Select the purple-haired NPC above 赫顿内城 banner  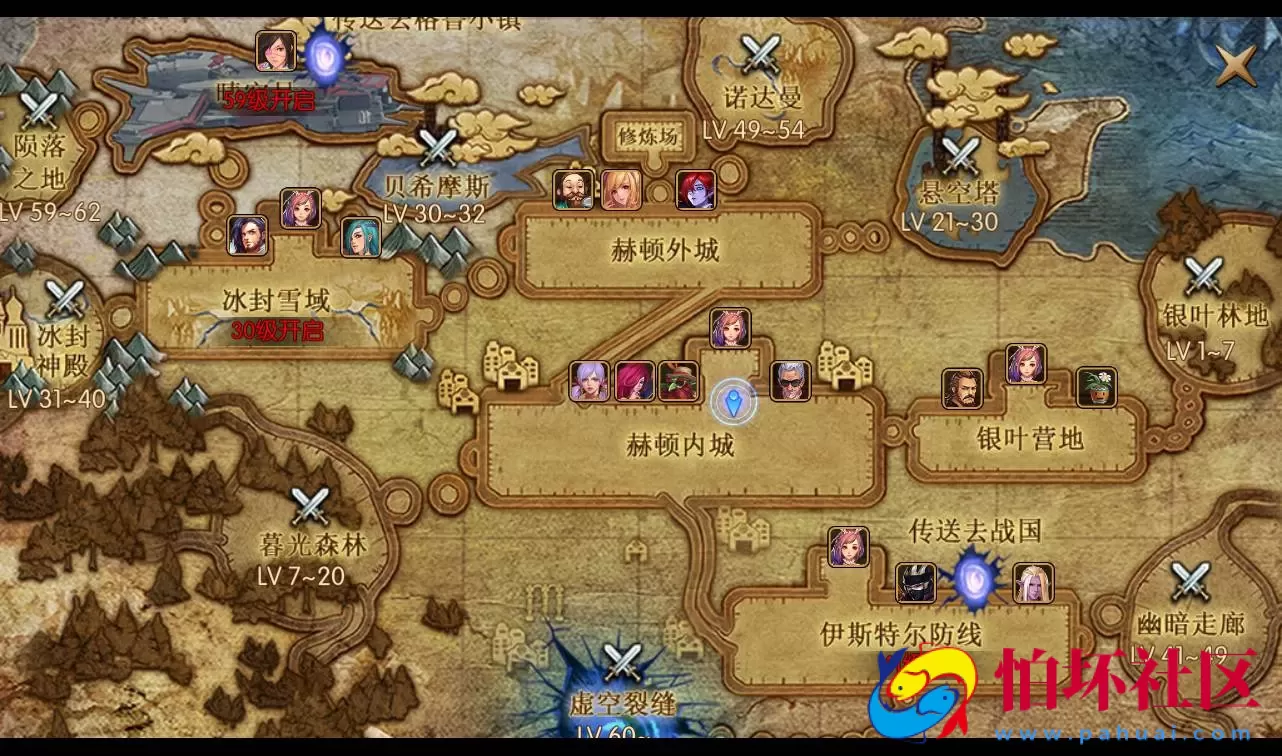coord(728,327)
